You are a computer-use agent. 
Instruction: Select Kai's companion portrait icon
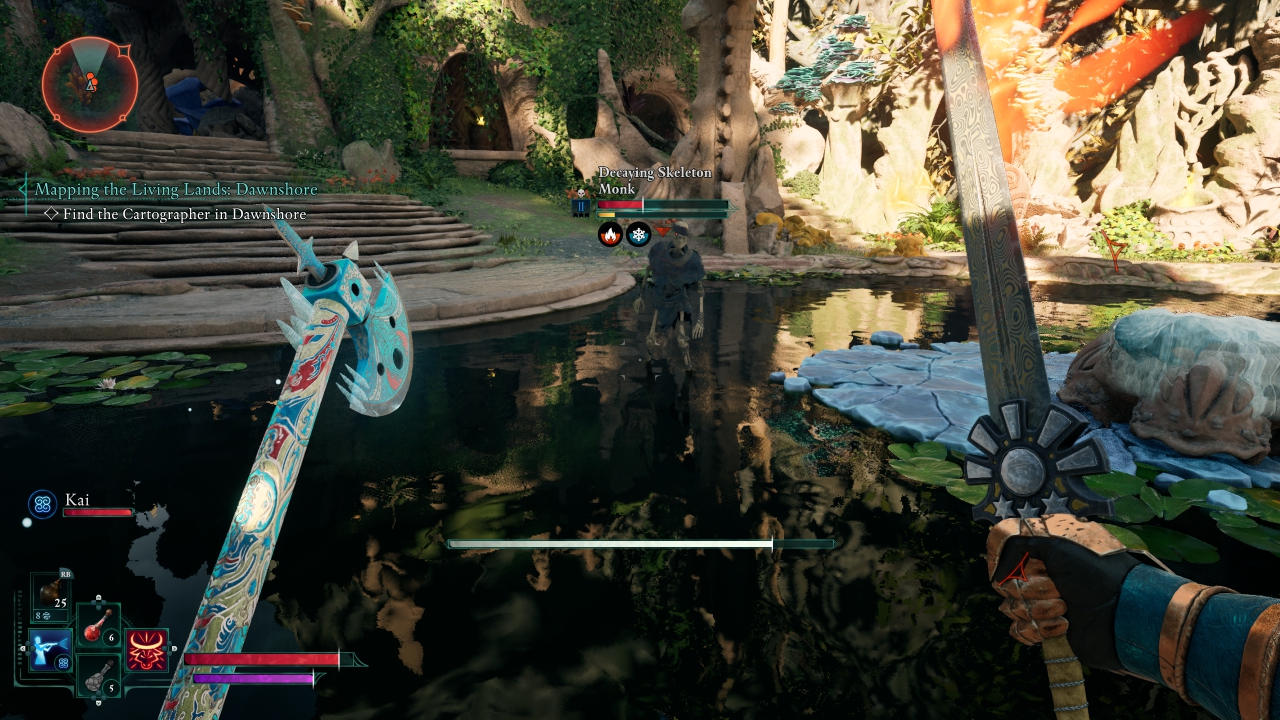42,504
